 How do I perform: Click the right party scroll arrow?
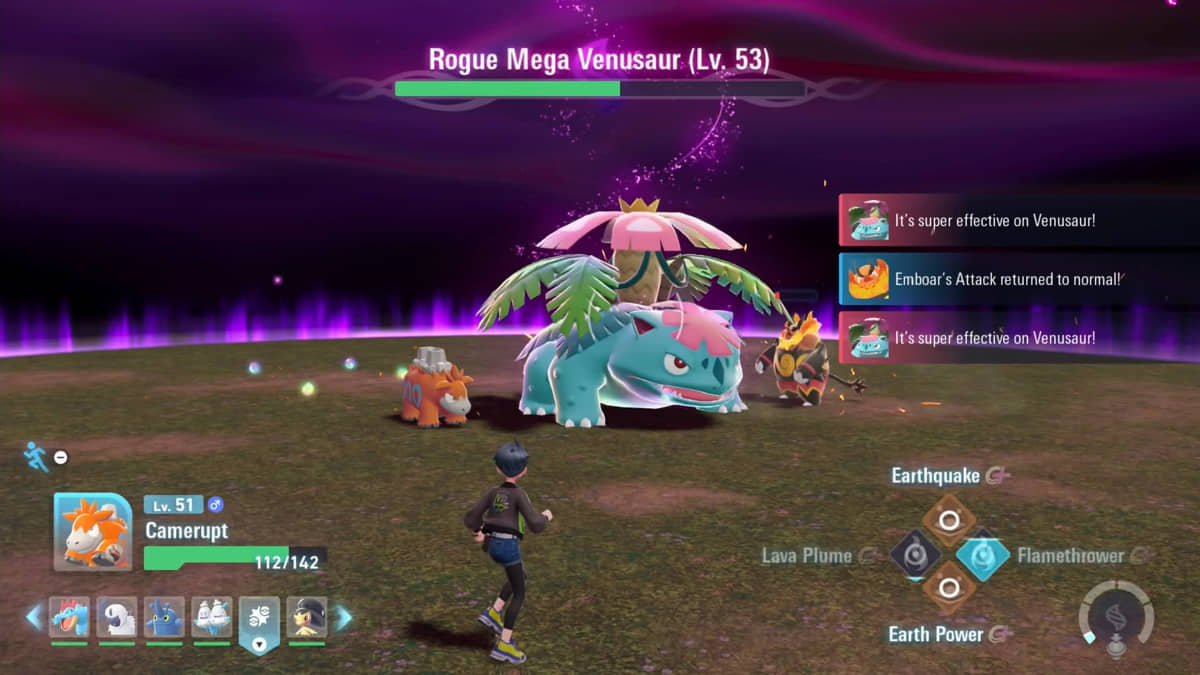coord(343,617)
